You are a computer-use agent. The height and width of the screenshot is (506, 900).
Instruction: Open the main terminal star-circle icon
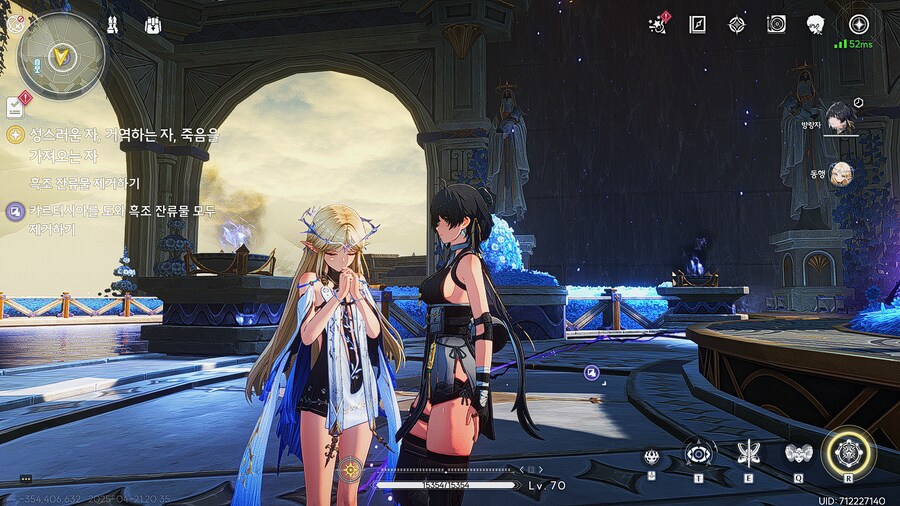coord(858,24)
